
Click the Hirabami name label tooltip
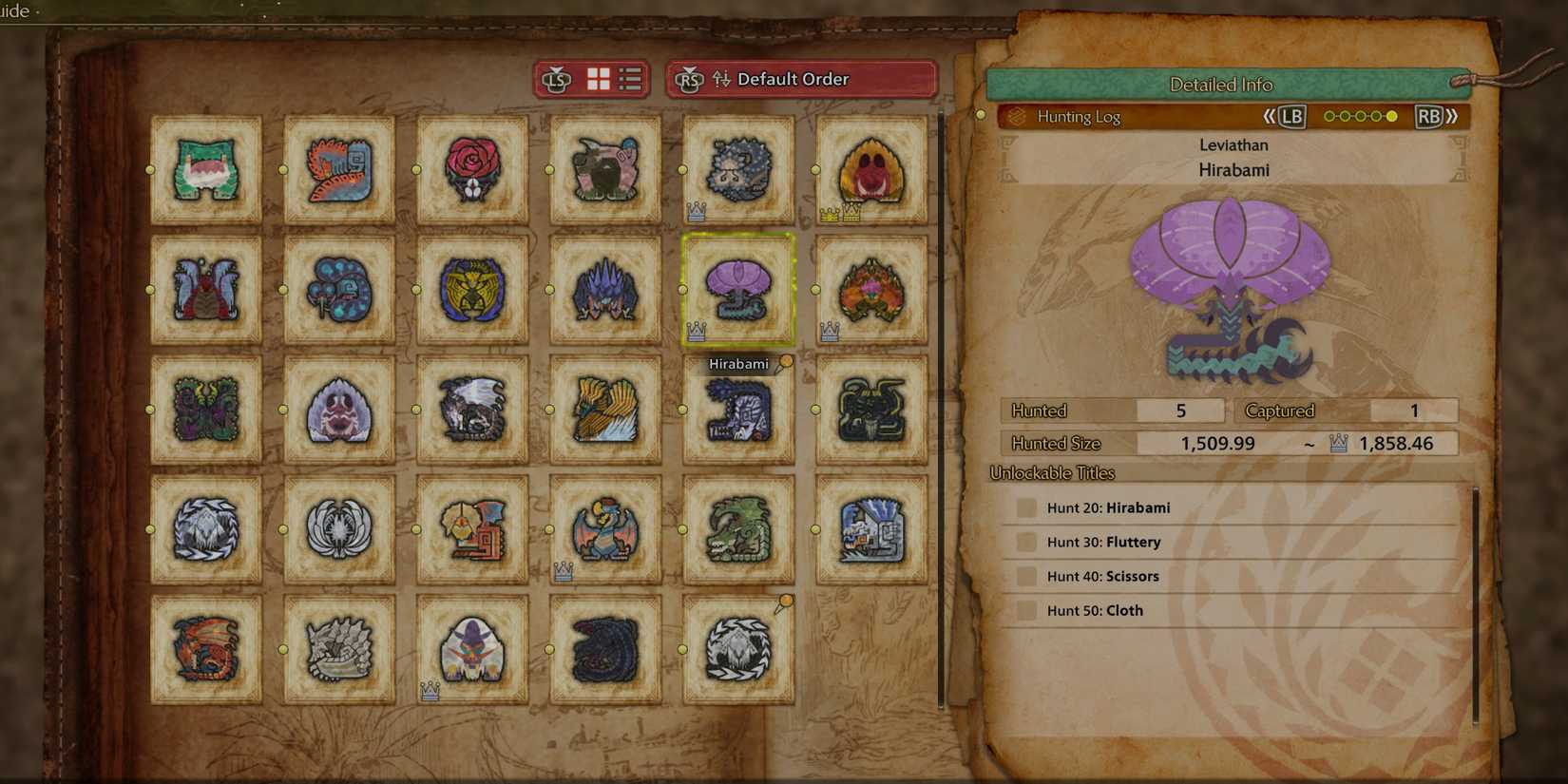tap(738, 363)
